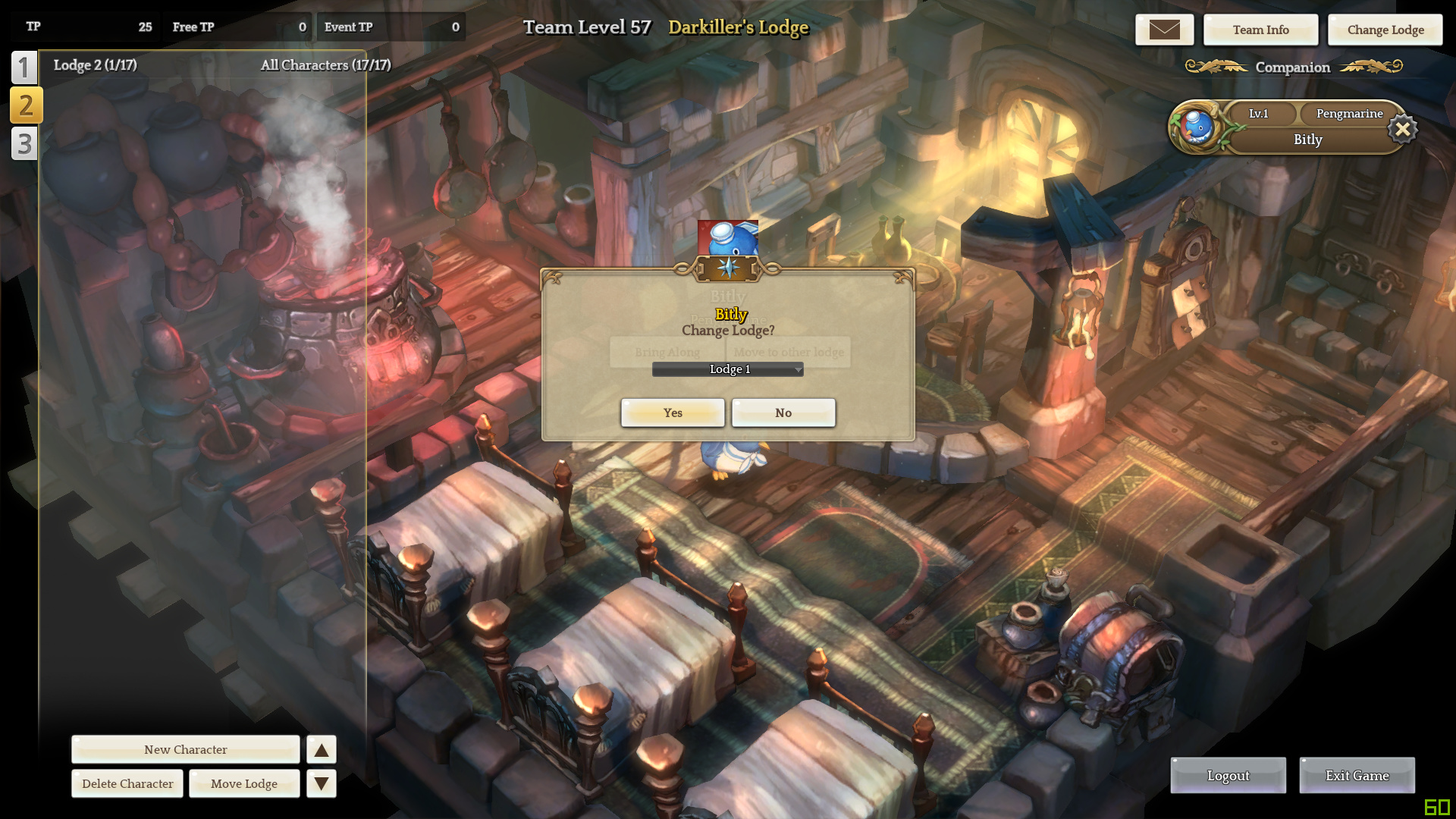The height and width of the screenshot is (819, 1456).
Task: Confirm lodge change with Yes
Action: pos(673,413)
